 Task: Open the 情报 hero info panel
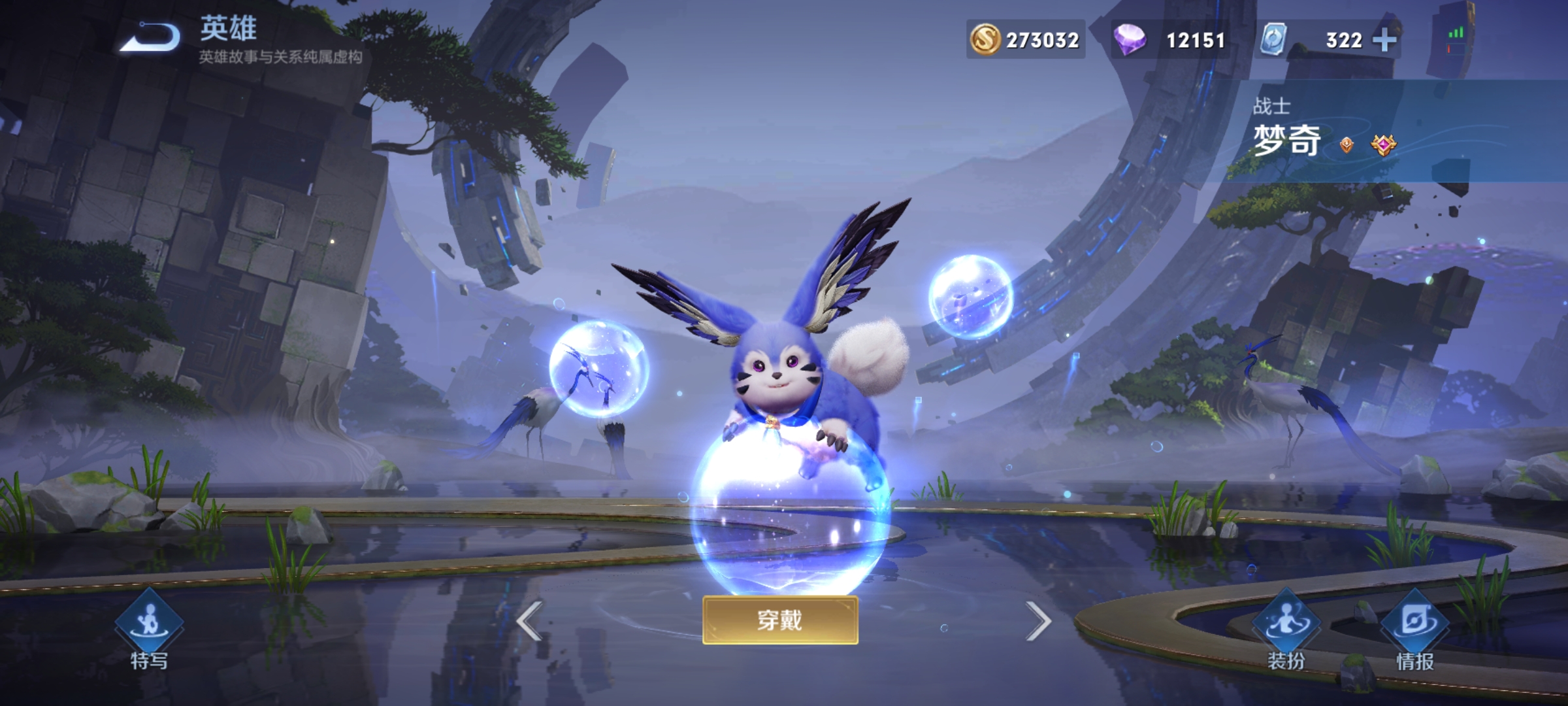1415,629
